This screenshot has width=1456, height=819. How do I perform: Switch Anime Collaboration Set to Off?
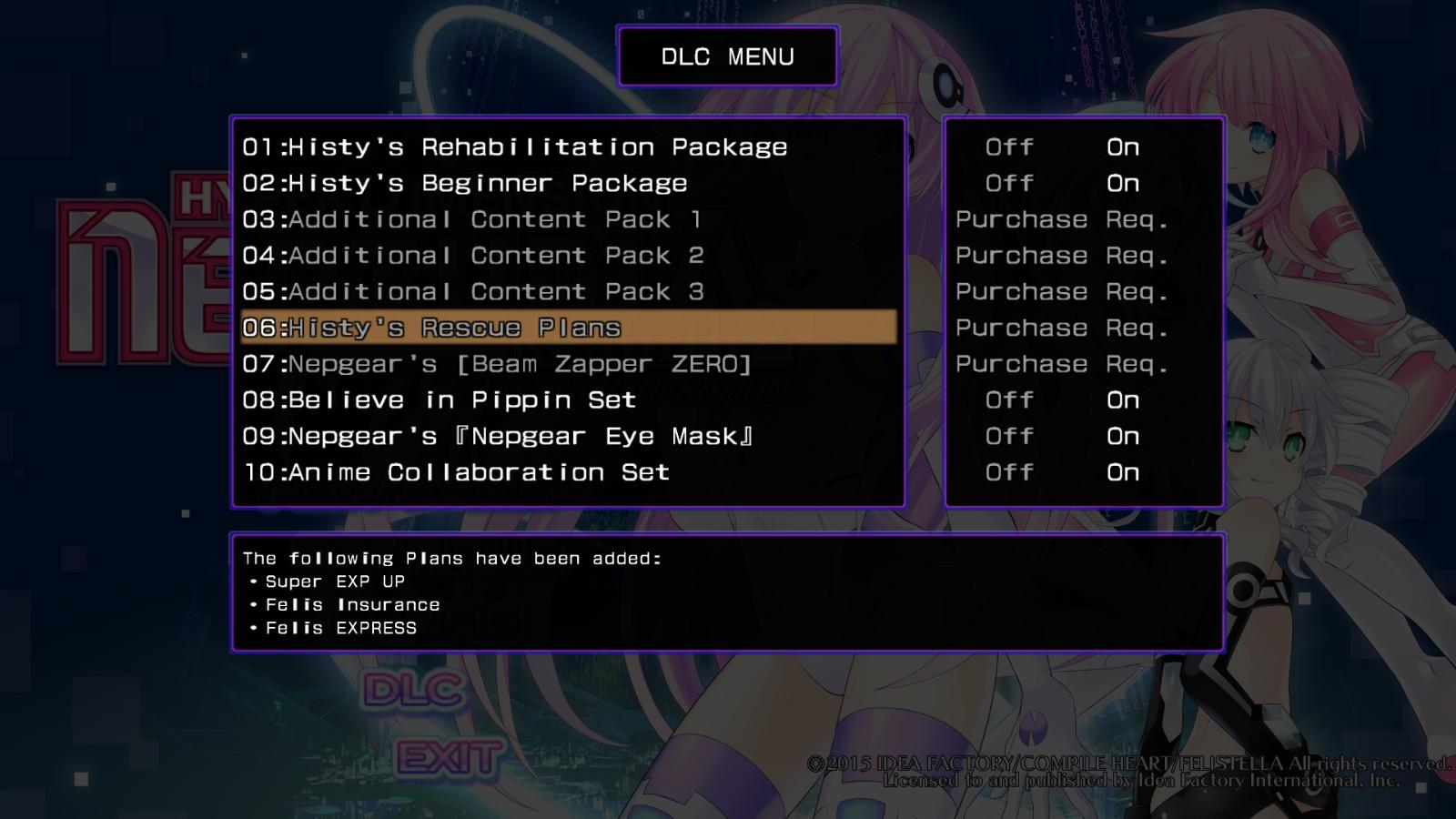tap(1009, 472)
